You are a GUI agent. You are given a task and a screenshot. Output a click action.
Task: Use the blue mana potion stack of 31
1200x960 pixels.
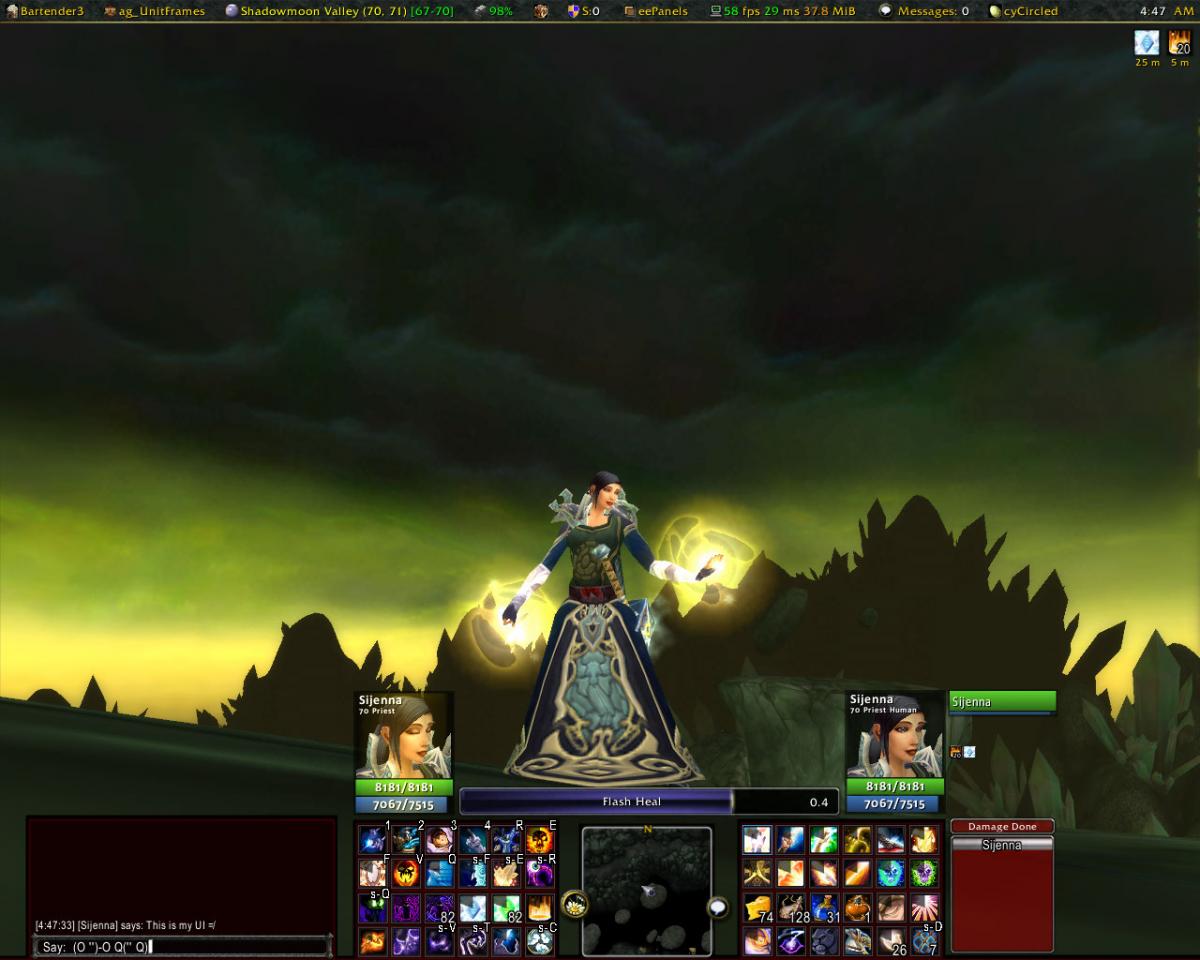point(825,908)
